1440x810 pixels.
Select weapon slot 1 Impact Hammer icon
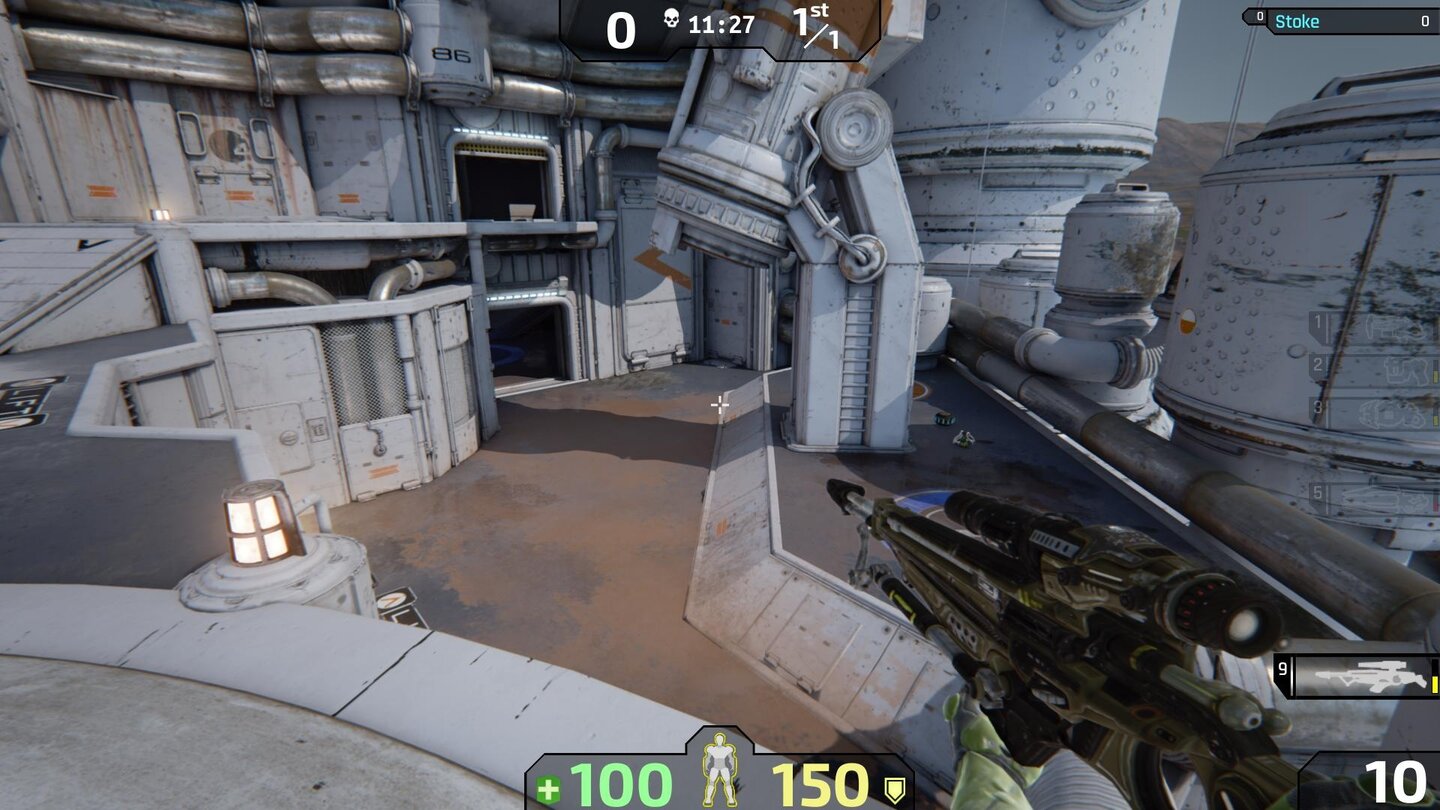[x=1395, y=327]
